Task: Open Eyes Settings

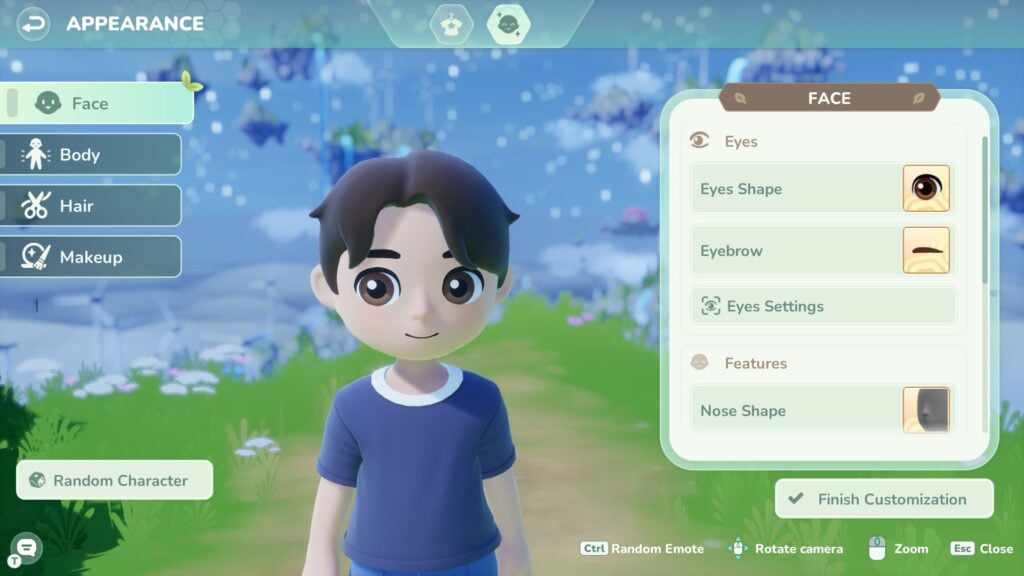Action: click(822, 306)
